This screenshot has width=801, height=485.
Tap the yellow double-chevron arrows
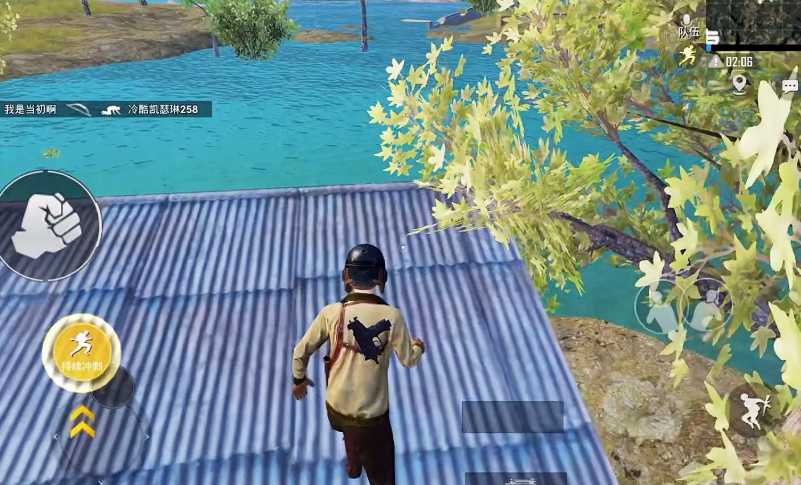coord(82,421)
